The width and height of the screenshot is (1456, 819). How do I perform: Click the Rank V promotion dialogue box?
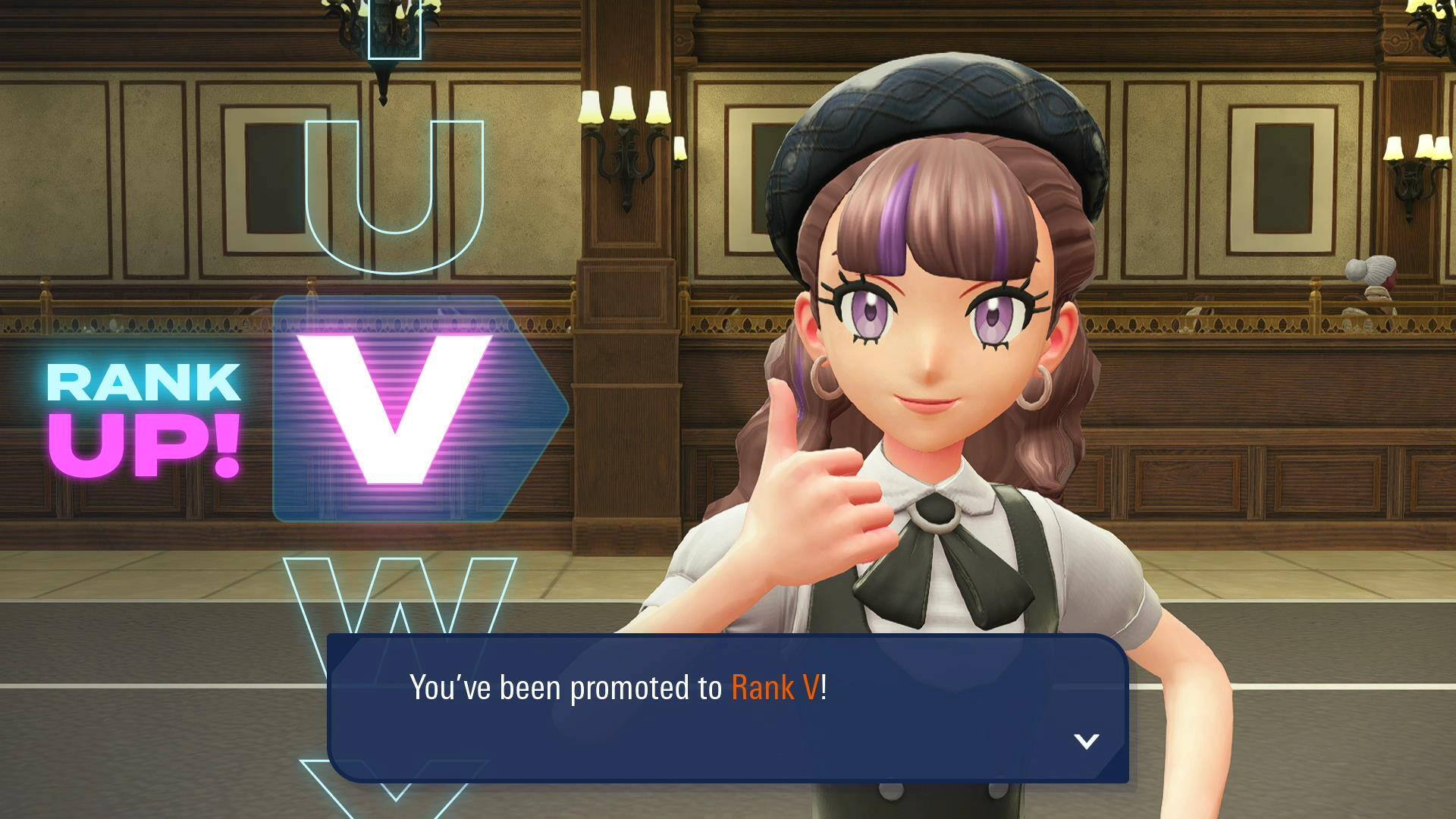[x=726, y=707]
